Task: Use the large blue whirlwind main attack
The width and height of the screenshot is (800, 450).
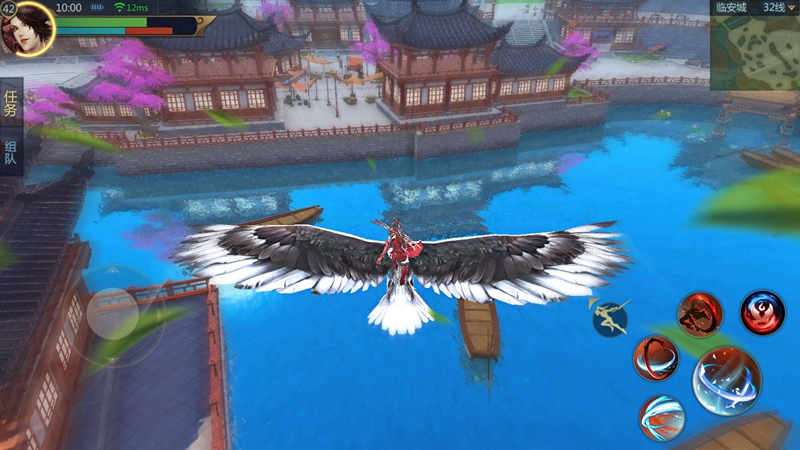Action: pyautogui.click(x=727, y=380)
